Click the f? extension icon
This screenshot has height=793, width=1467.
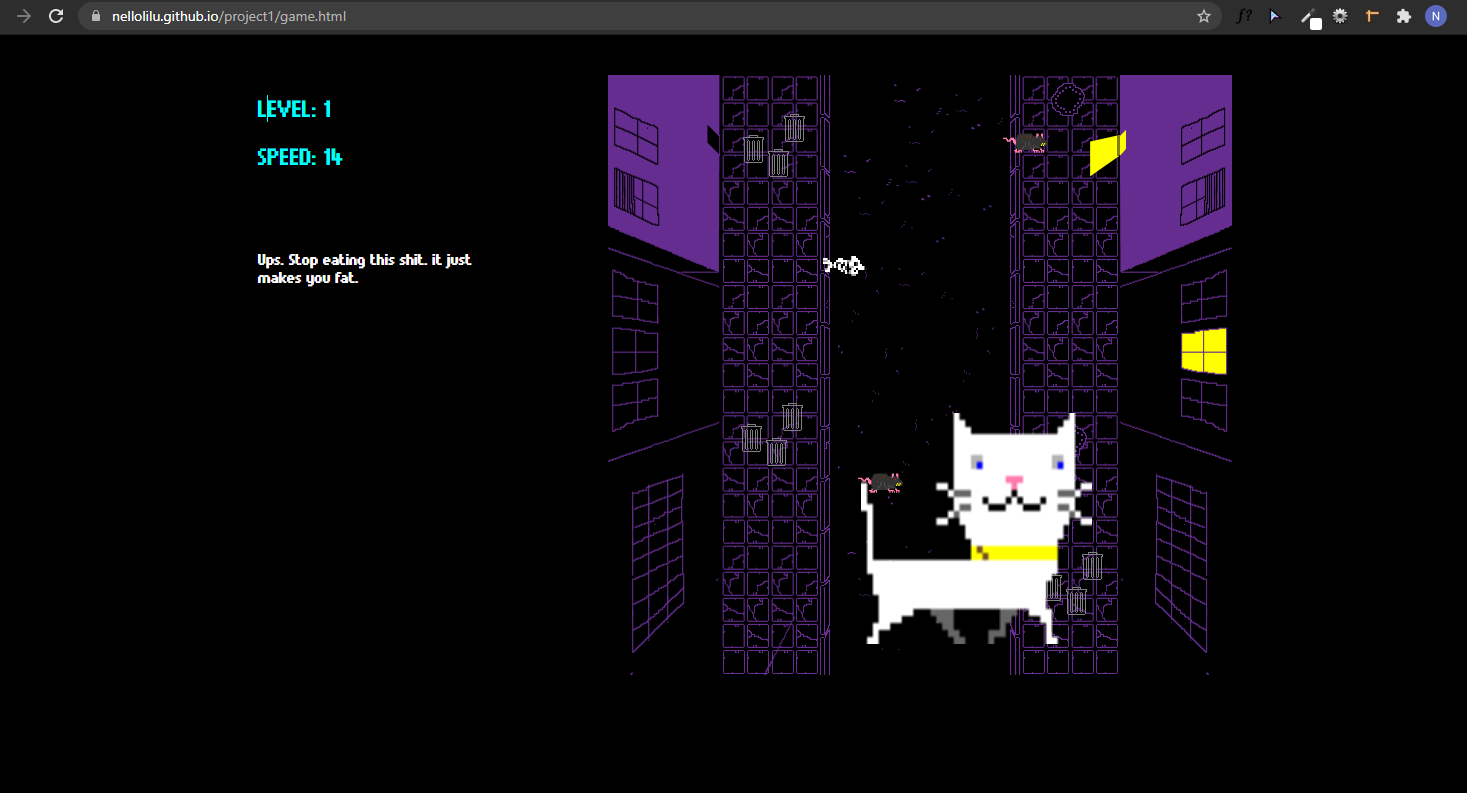coord(1244,16)
